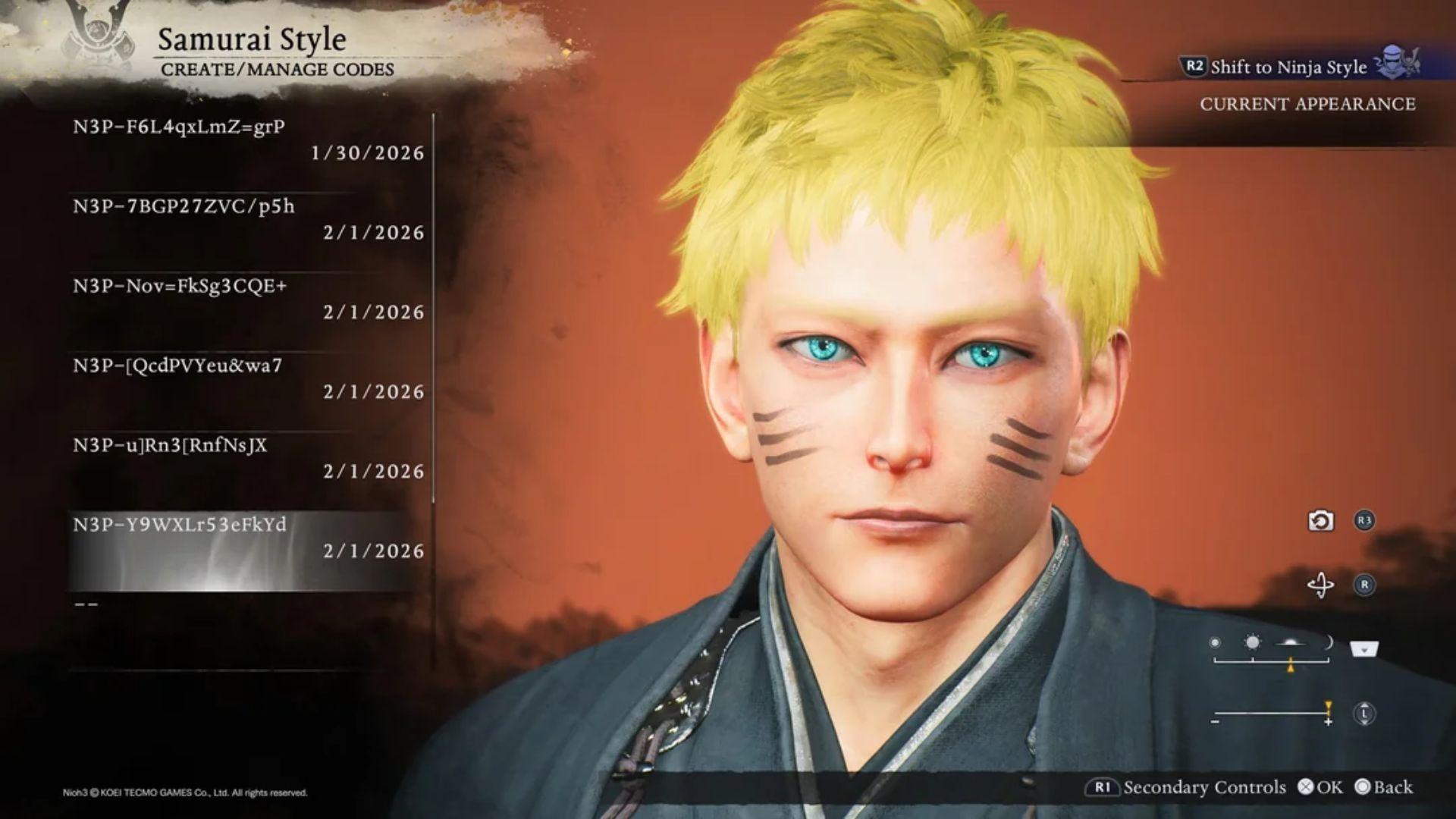
Task: Select the O Back prompt
Action: (x=1382, y=788)
